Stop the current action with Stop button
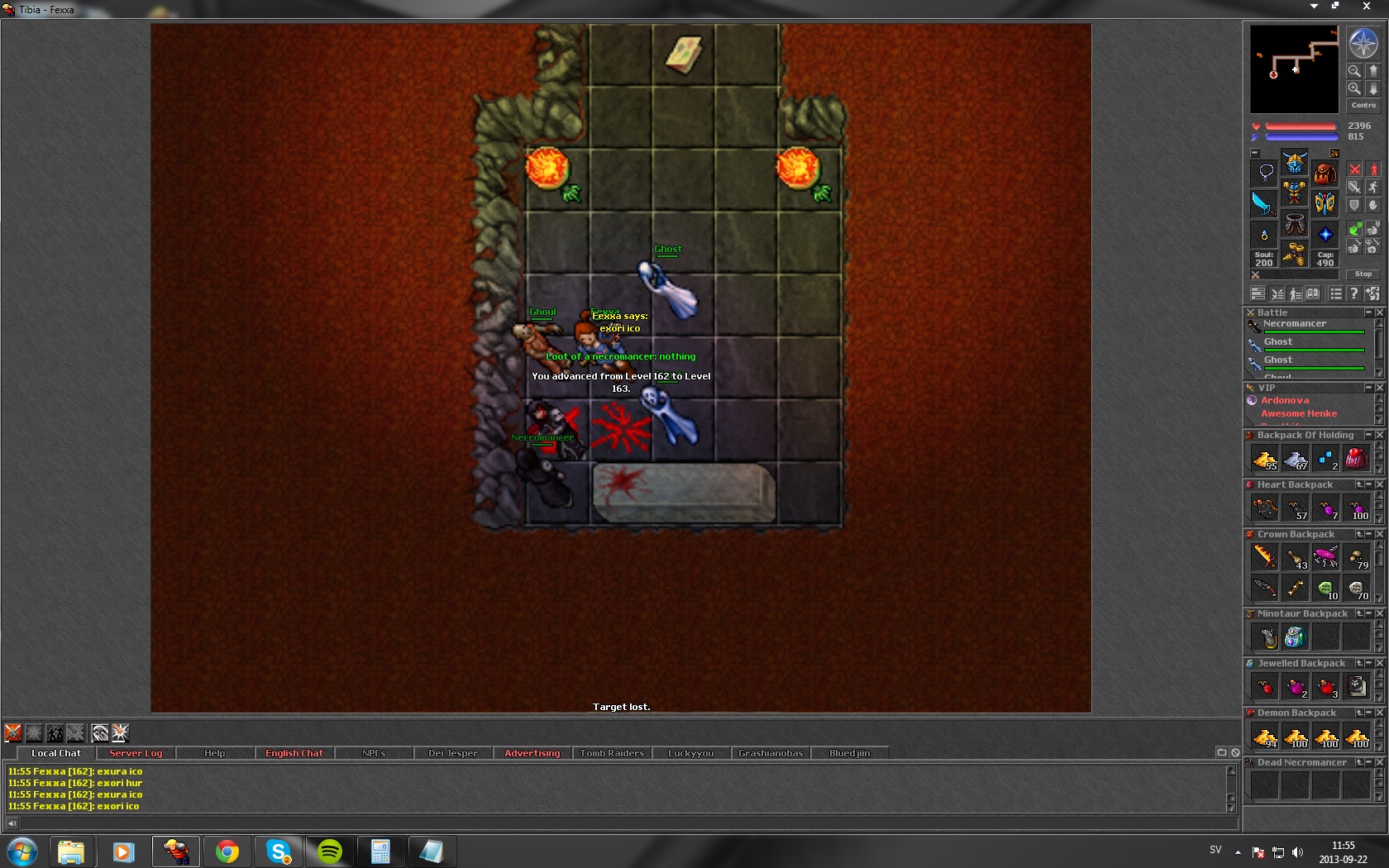The height and width of the screenshot is (868, 1389). coord(1363,274)
